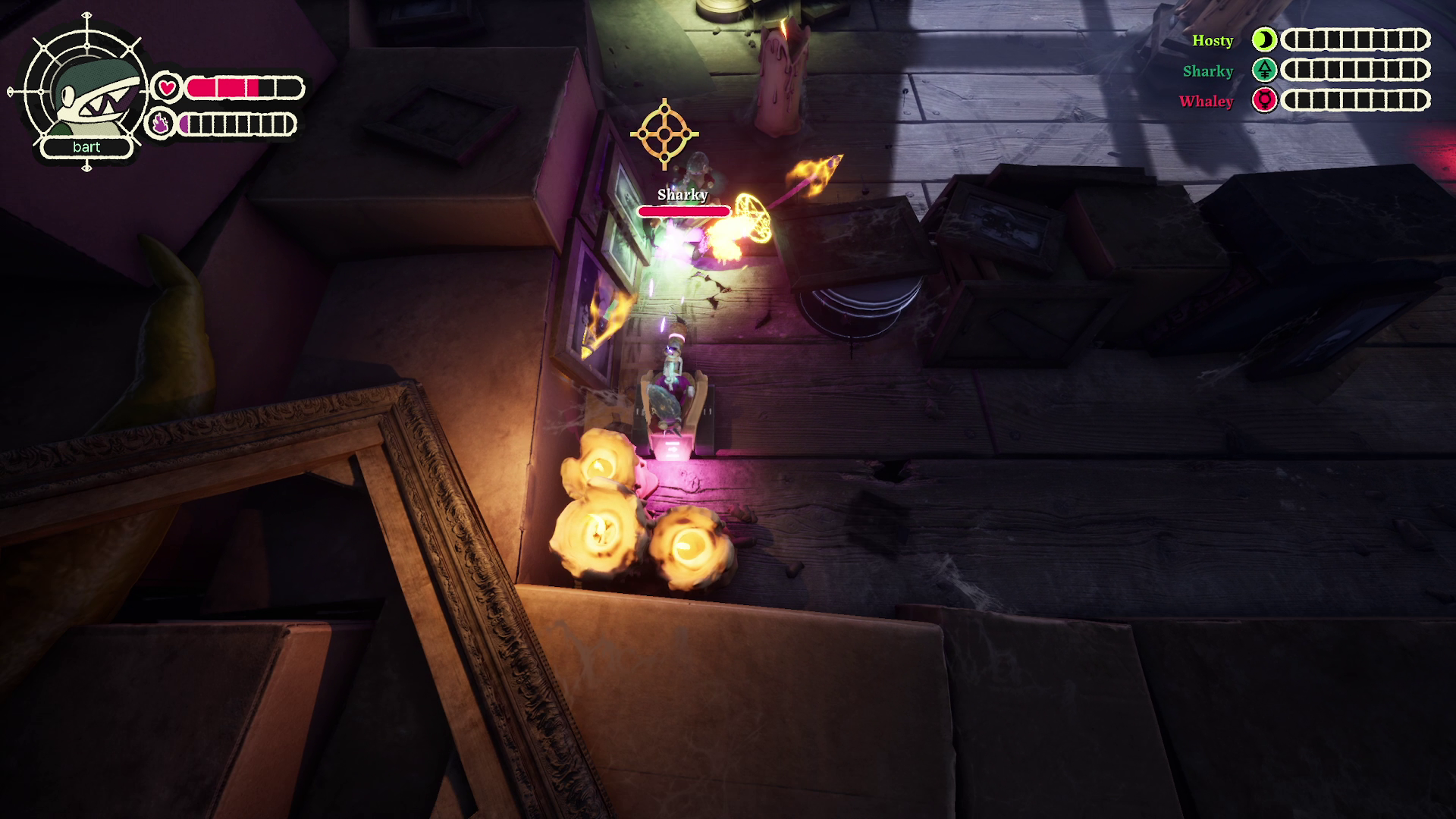The image size is (1456, 819).
Task: Click the eye icon above bart's portrait wheel
Action: 87,15
